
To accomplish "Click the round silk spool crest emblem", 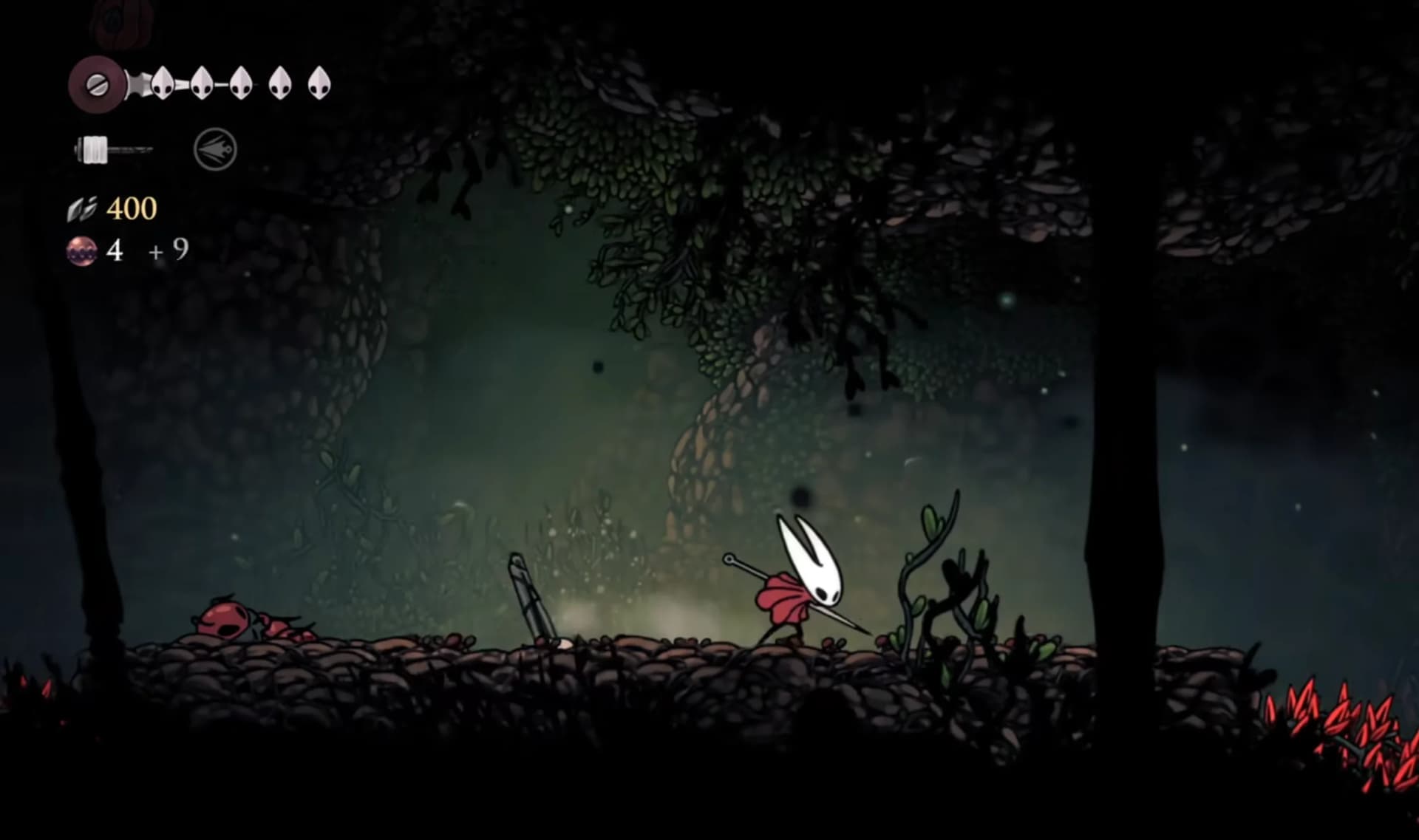I will coord(97,85).
